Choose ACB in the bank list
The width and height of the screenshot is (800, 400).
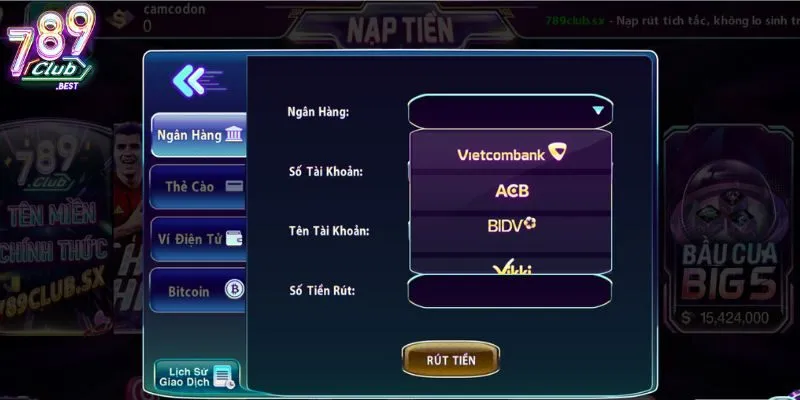510,190
